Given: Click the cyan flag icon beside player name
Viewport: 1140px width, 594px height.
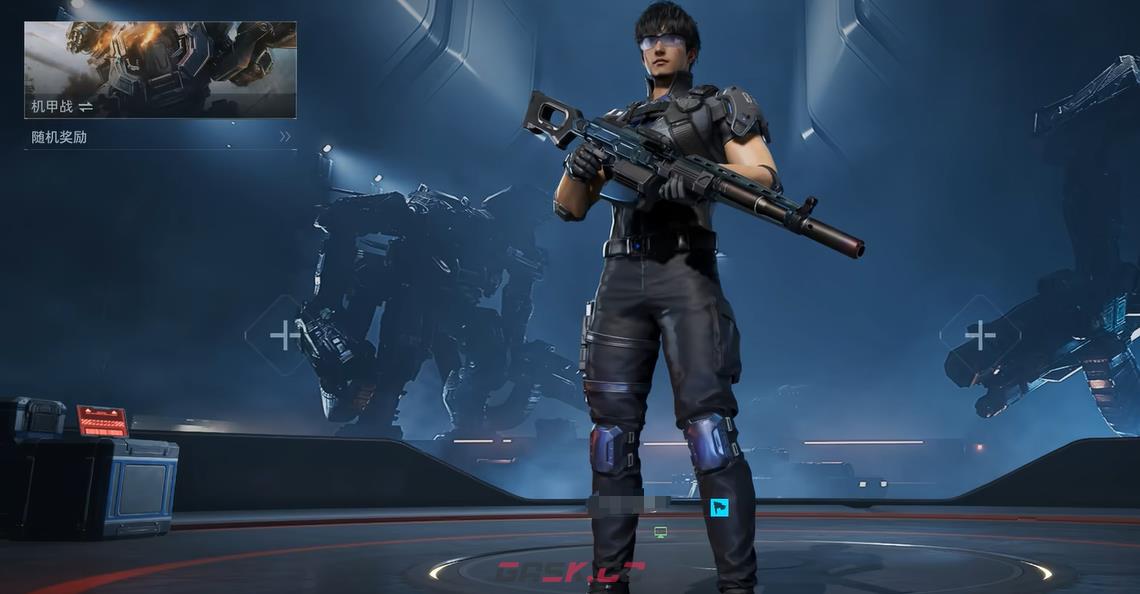Looking at the screenshot, I should (719, 508).
